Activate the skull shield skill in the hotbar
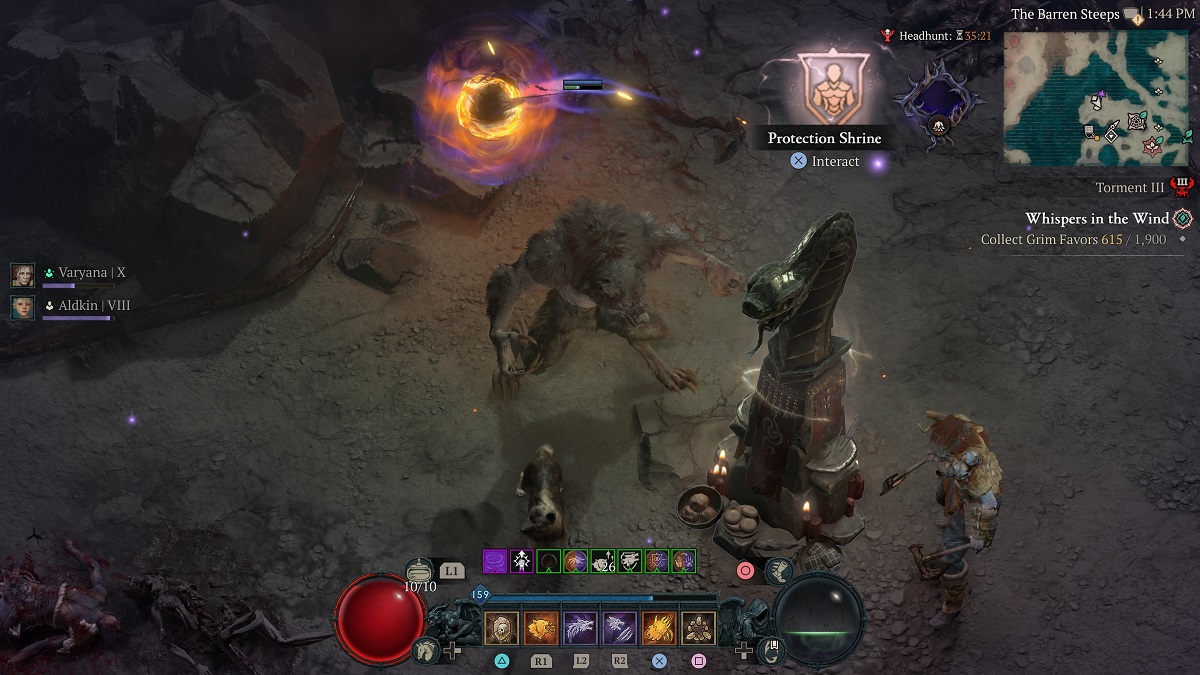1200x675 pixels. [x=501, y=628]
